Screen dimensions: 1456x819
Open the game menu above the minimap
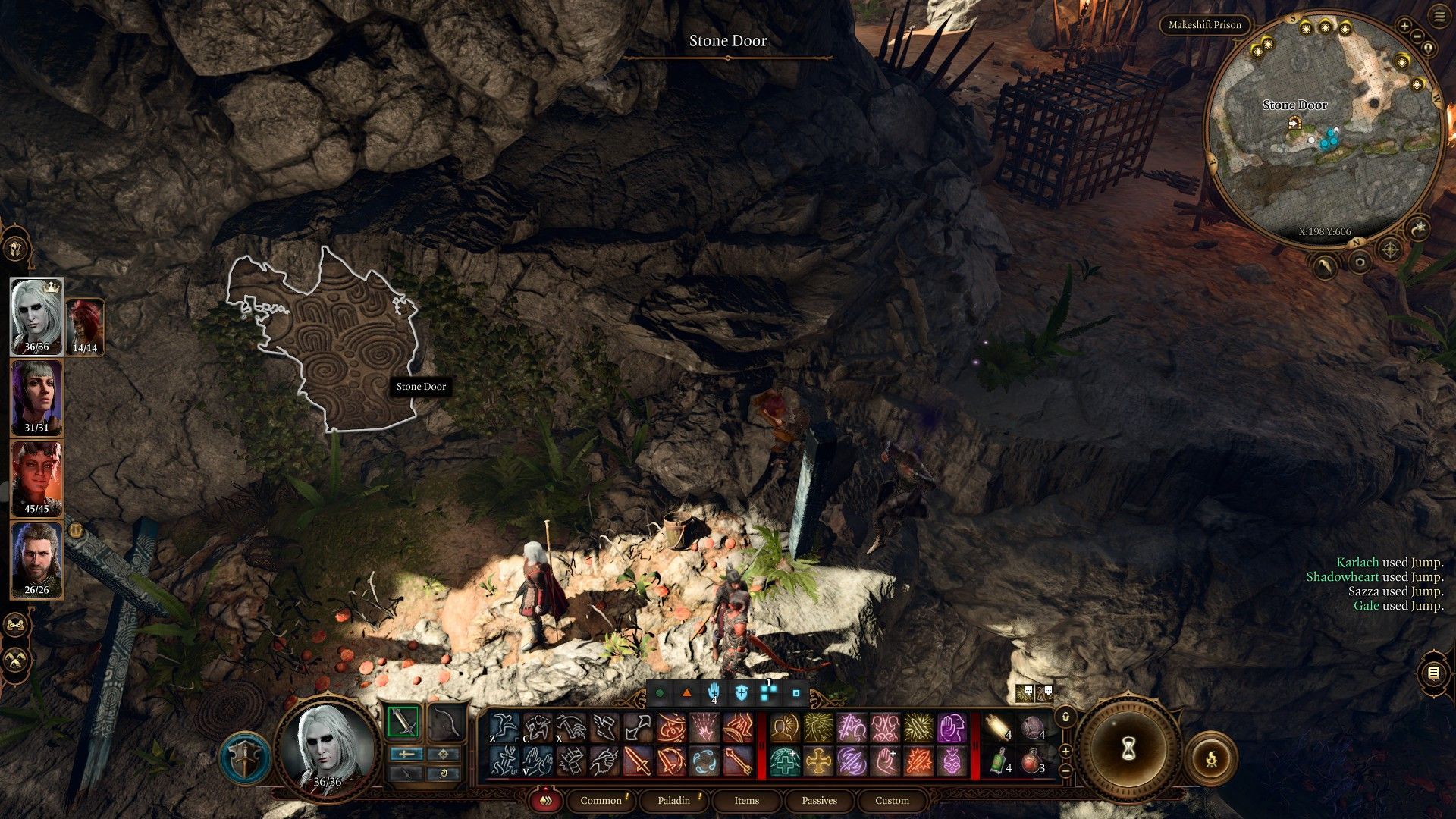pos(1439,17)
